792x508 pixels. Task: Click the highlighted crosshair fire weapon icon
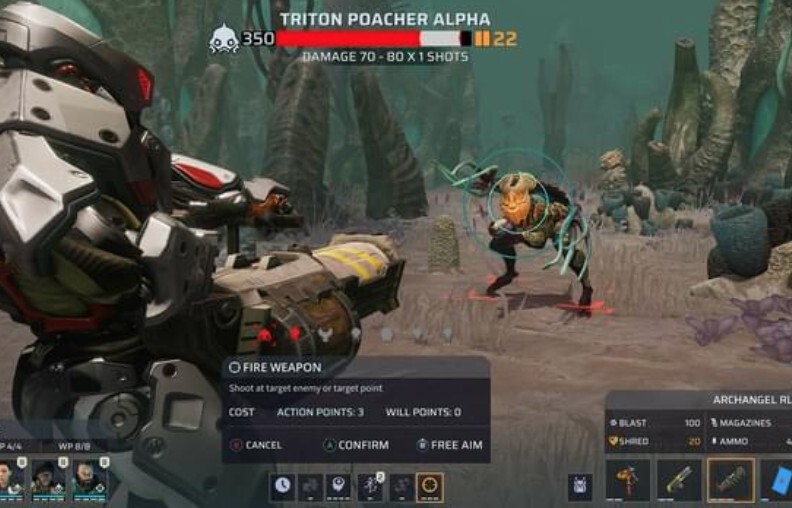click(430, 486)
